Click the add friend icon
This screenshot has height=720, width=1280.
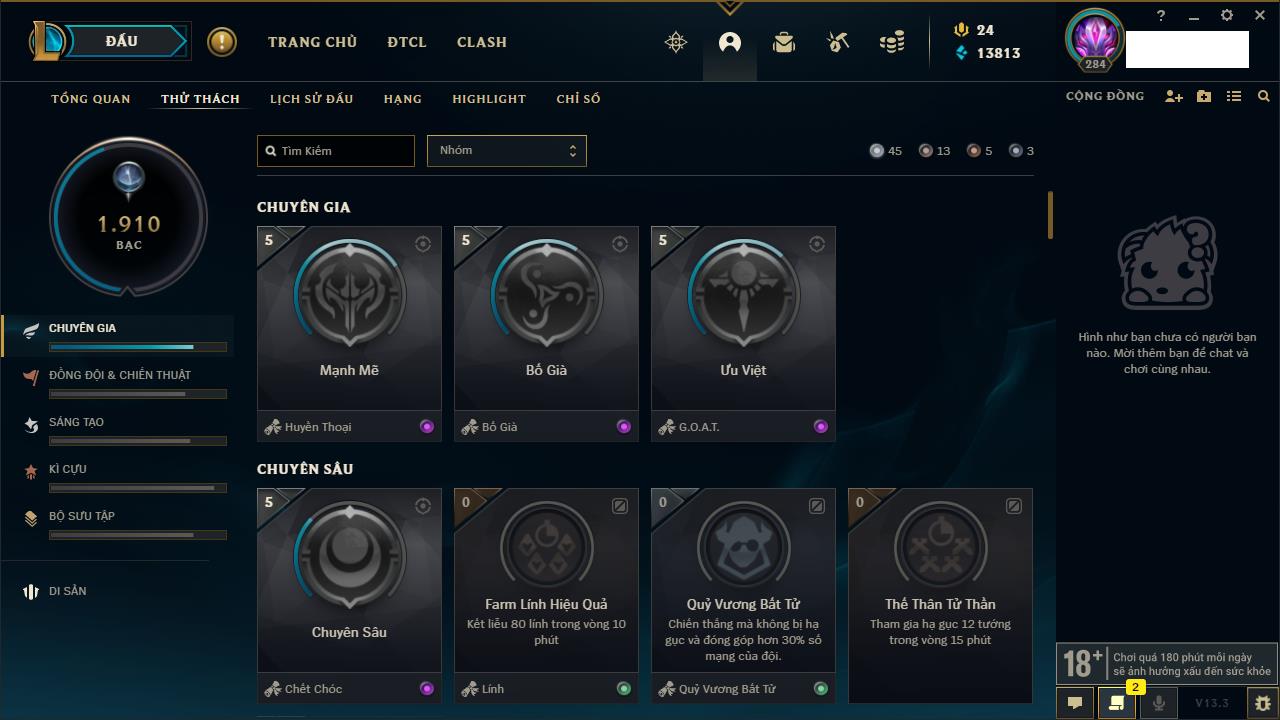[x=1174, y=97]
